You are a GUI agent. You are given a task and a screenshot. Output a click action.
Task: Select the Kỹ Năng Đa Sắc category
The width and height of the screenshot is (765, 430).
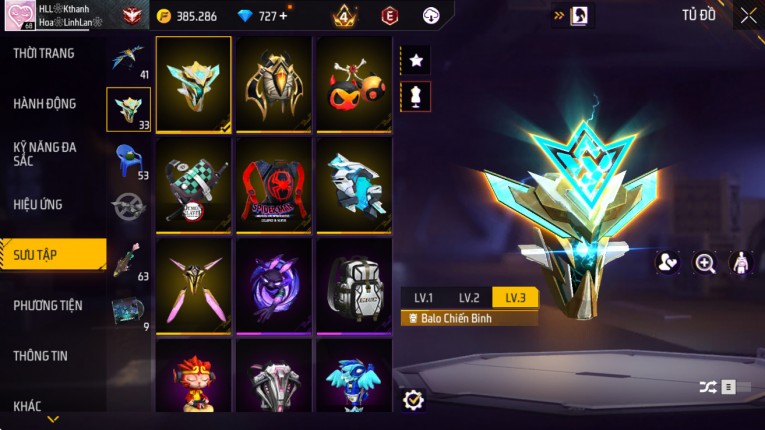(x=45, y=153)
